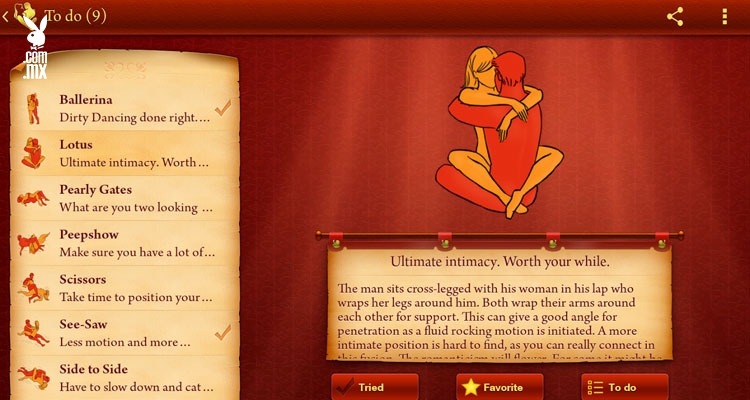Tap the share icon
750x400 pixels.
675,16
